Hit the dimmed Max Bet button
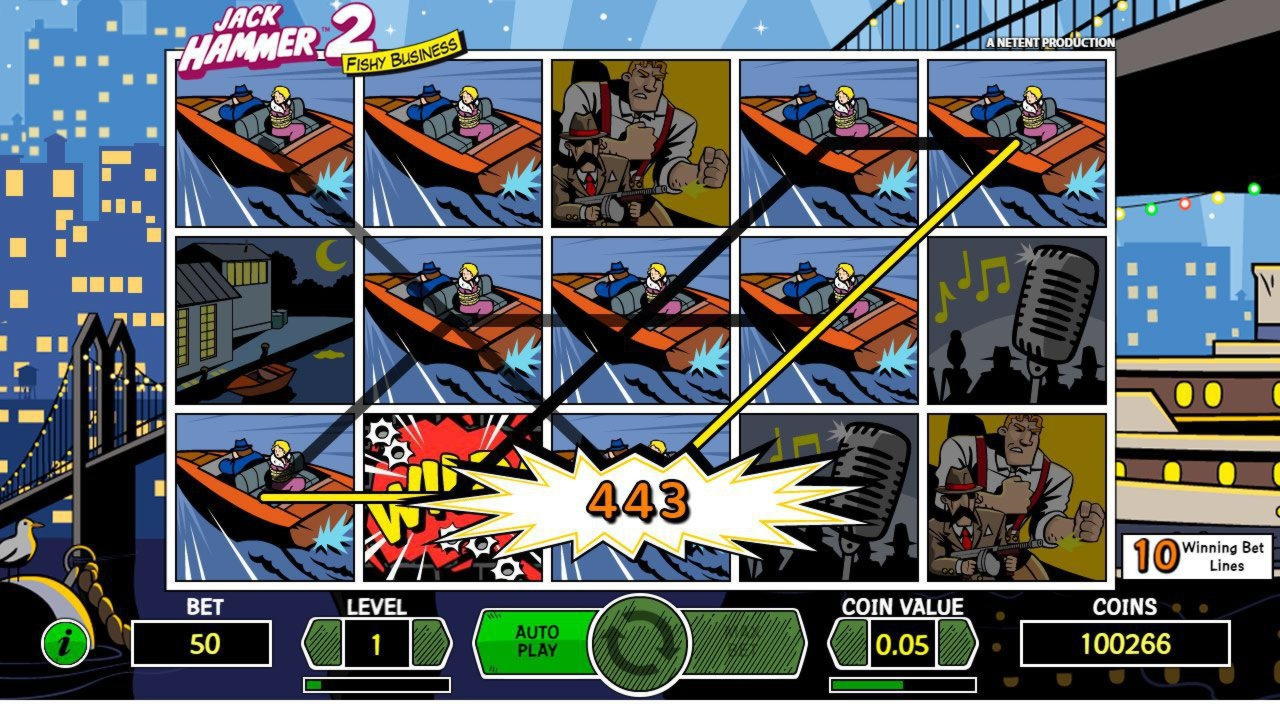Image resolution: width=1280 pixels, height=720 pixels. click(x=744, y=641)
